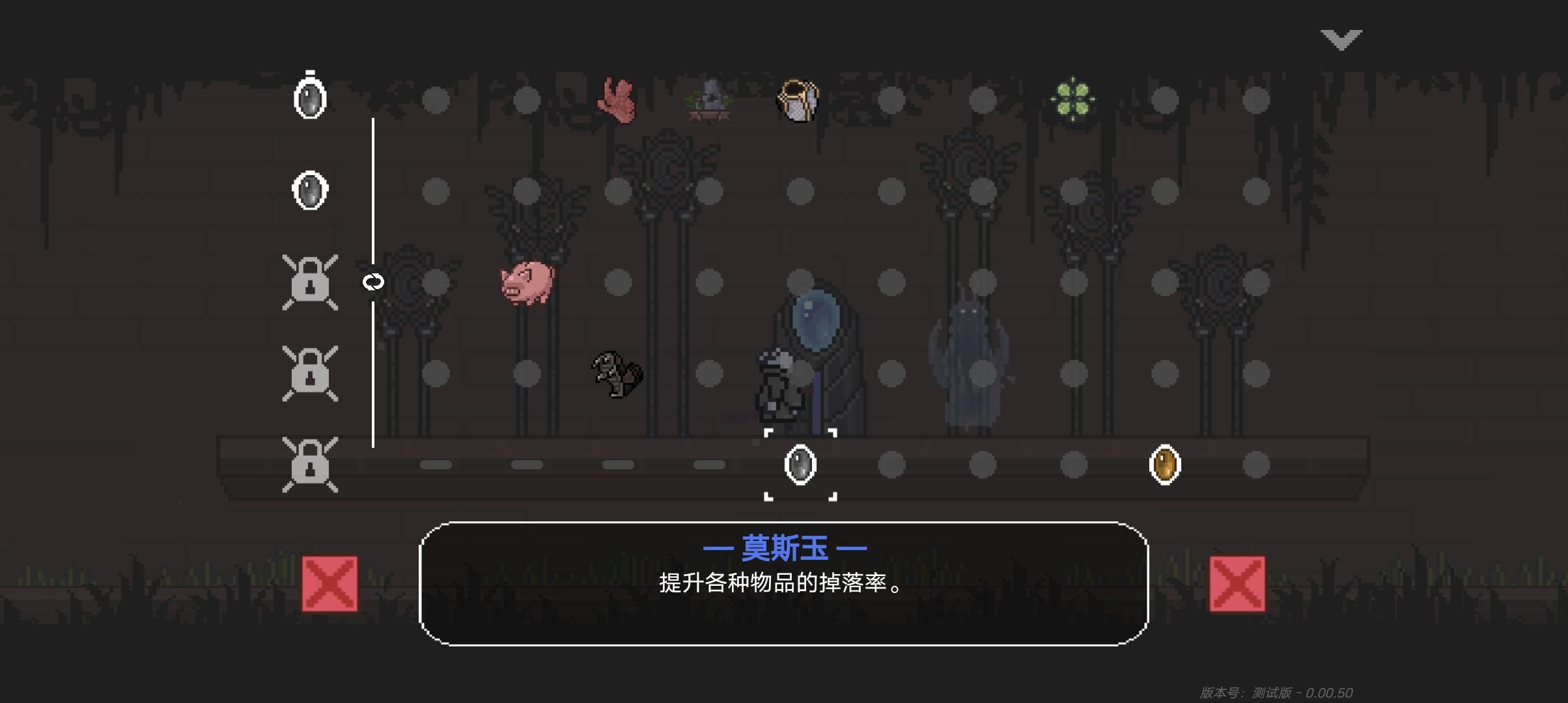
Task: Select the second gem in the left panel
Action: pos(309,190)
